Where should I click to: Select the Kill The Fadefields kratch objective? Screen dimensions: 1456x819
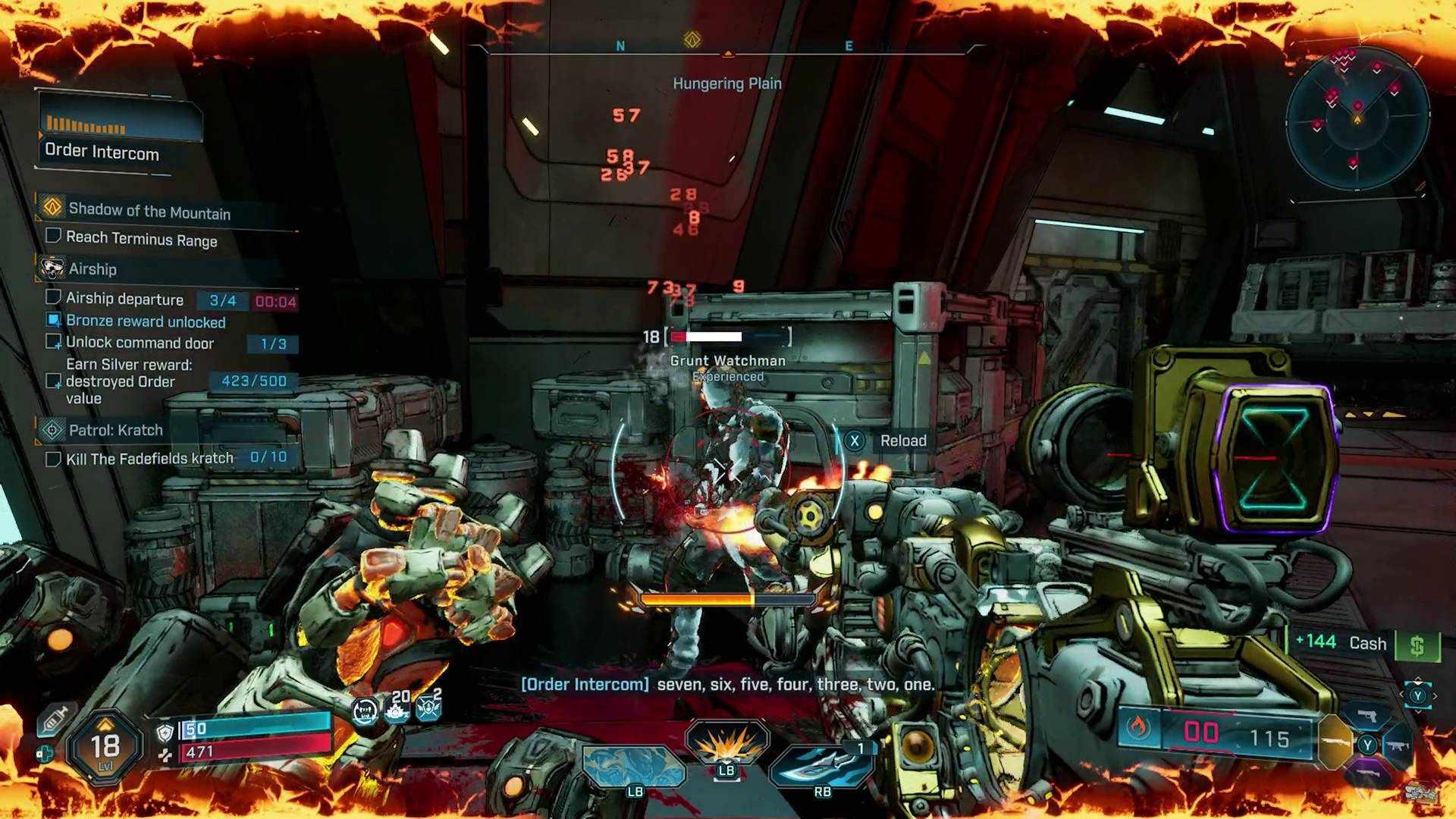coord(149,459)
